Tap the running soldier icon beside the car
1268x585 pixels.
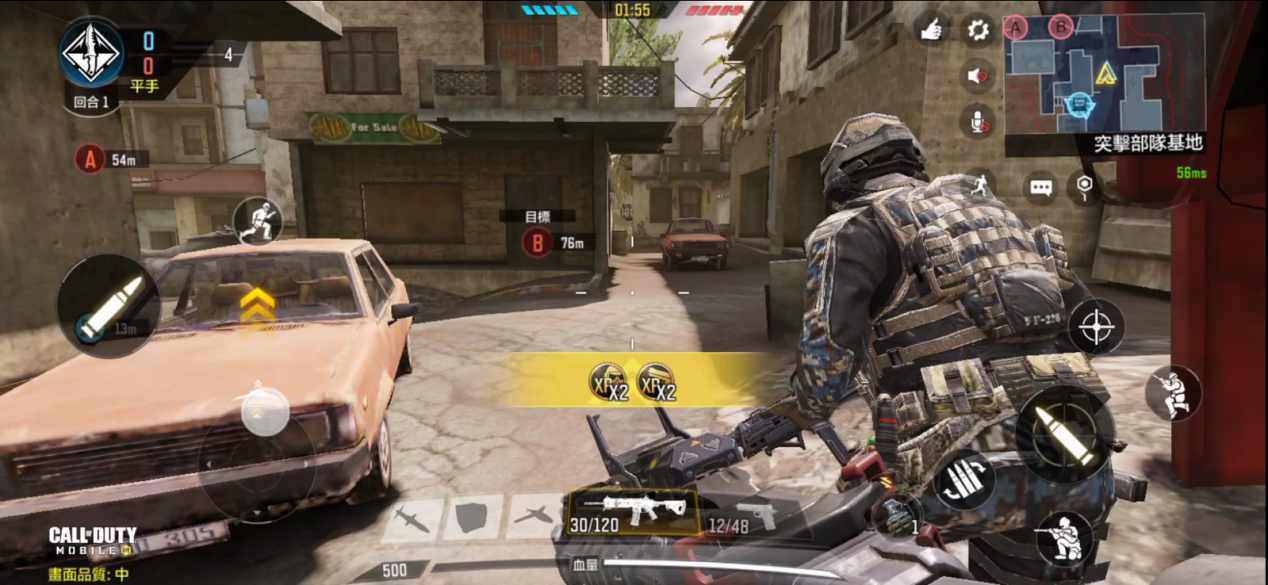[258, 221]
